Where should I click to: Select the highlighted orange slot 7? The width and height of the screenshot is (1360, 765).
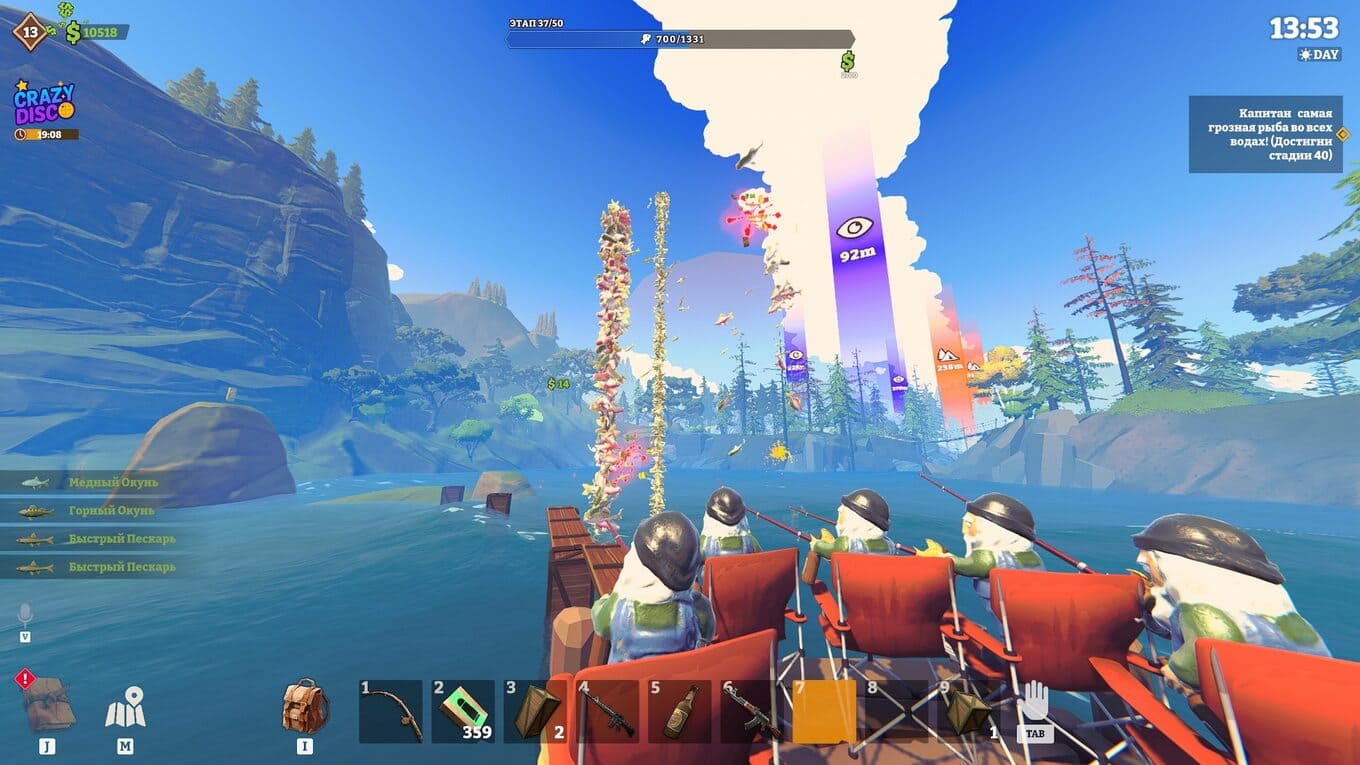click(824, 711)
